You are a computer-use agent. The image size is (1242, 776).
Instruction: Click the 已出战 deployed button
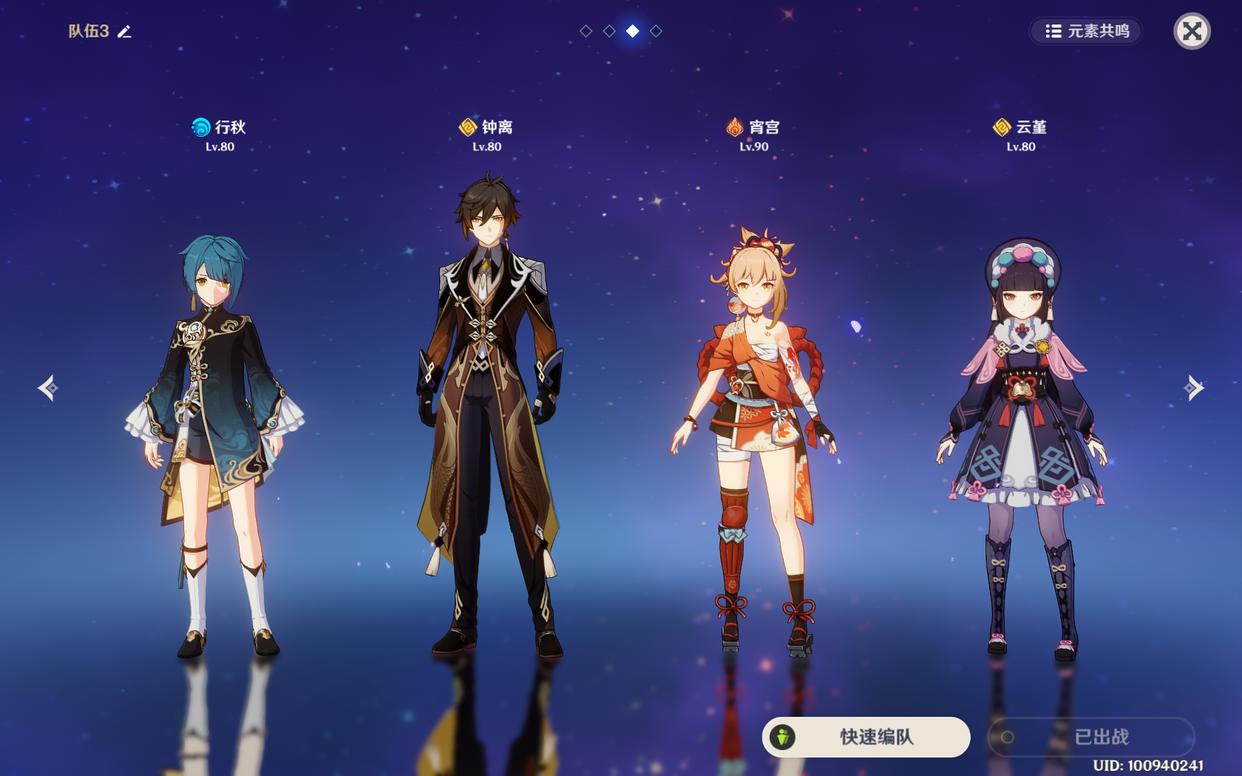point(1091,737)
